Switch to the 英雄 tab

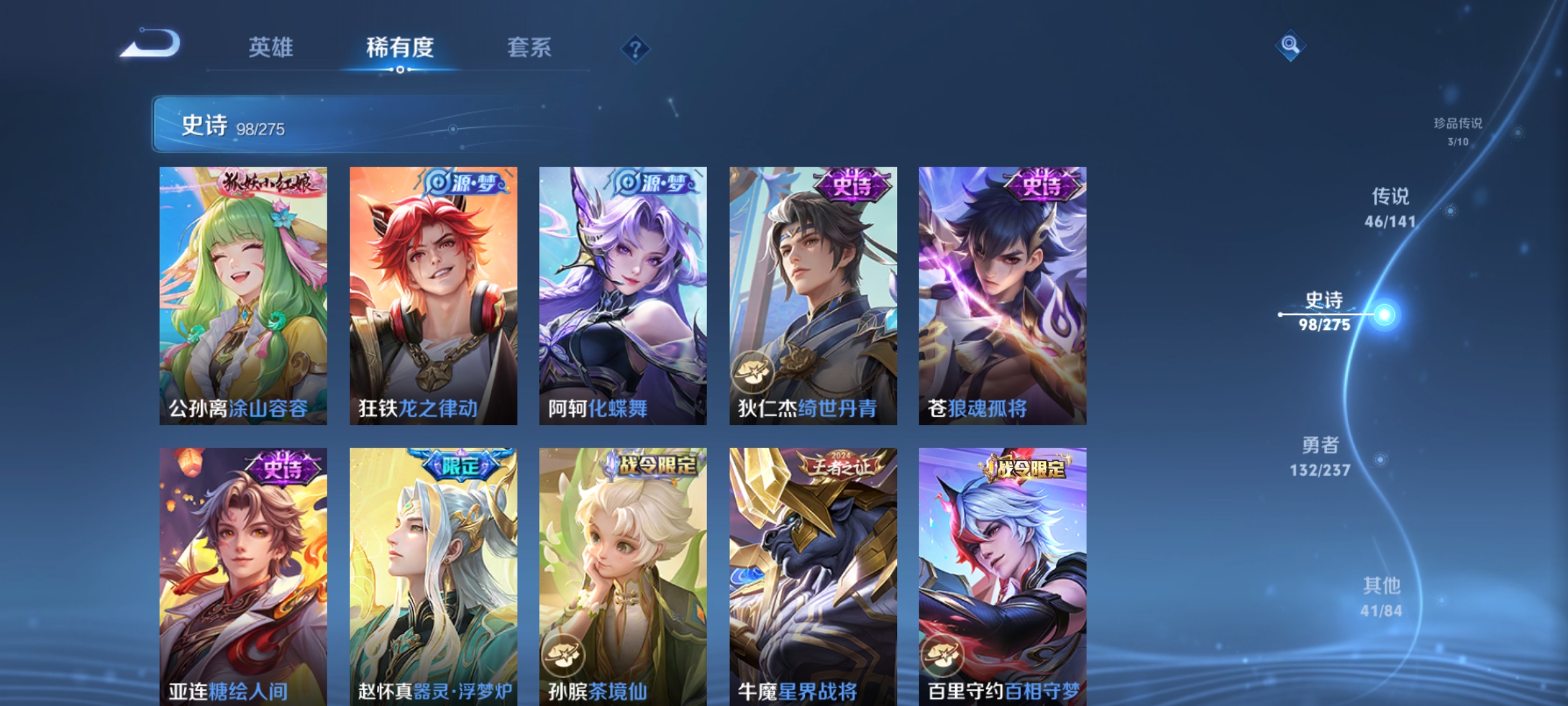[x=272, y=47]
